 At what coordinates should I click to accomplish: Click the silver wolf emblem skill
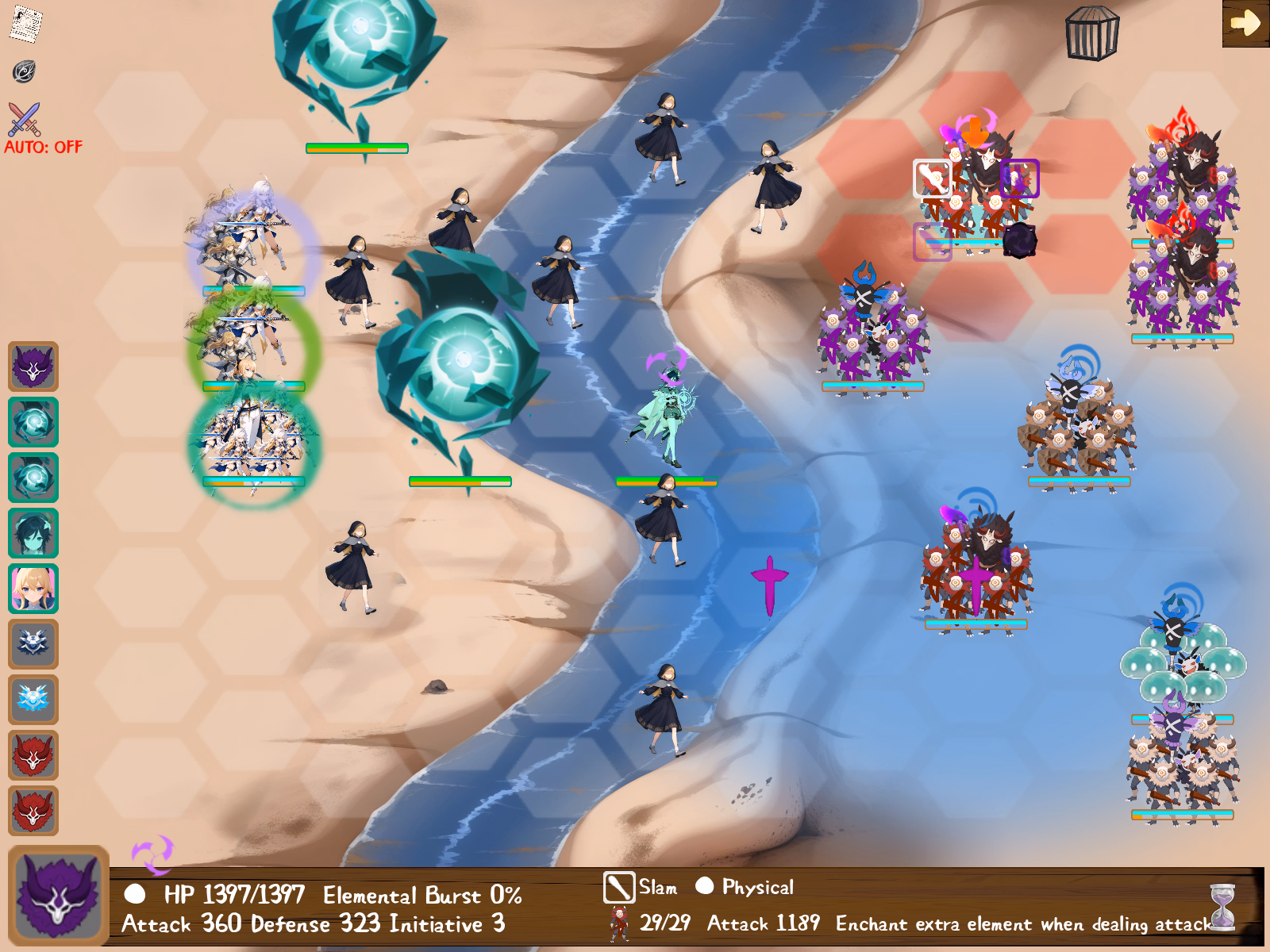pos(33,645)
